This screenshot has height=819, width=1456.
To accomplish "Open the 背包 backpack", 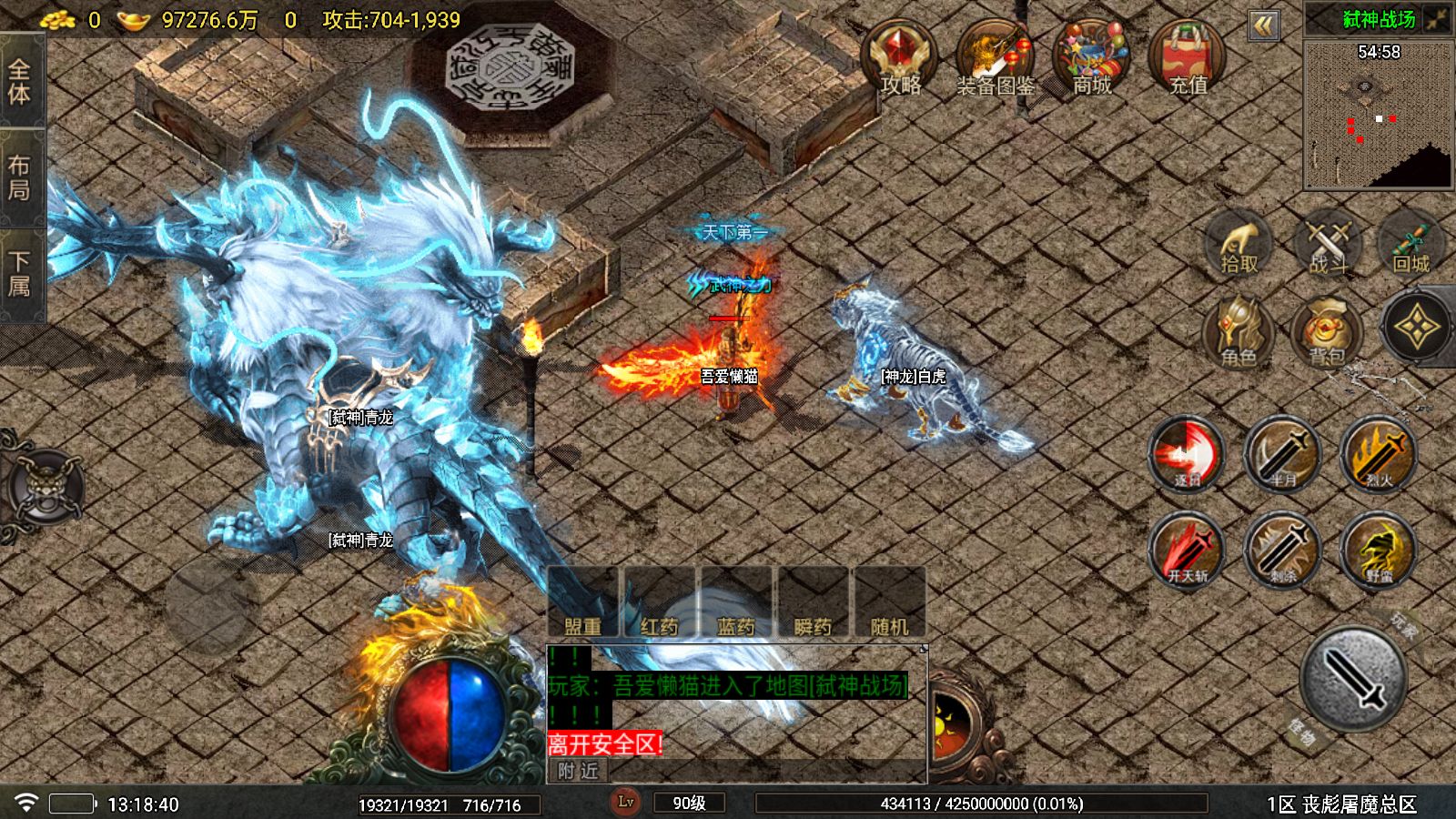I will point(1326,332).
